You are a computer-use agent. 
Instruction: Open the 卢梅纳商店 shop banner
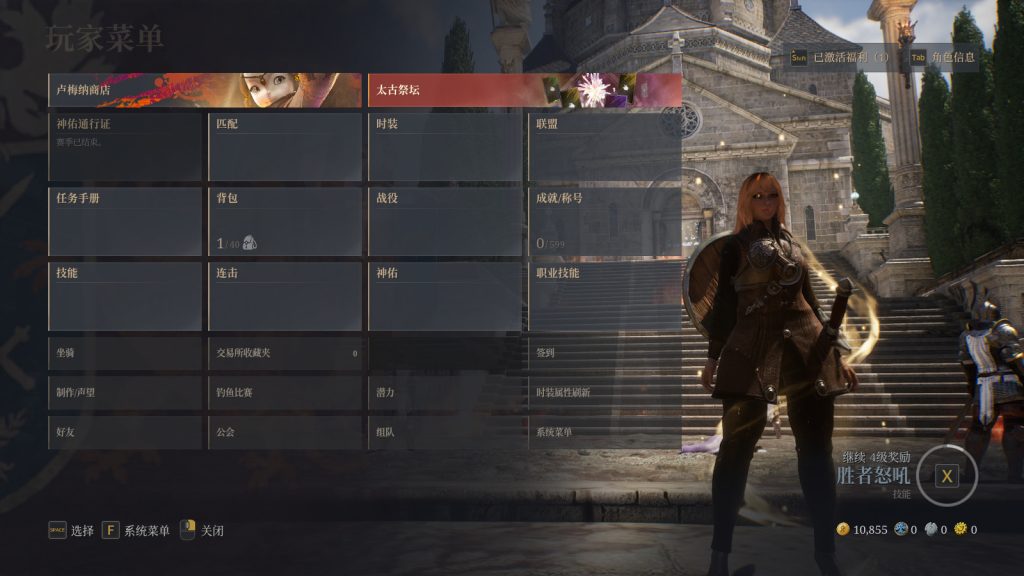click(x=205, y=90)
